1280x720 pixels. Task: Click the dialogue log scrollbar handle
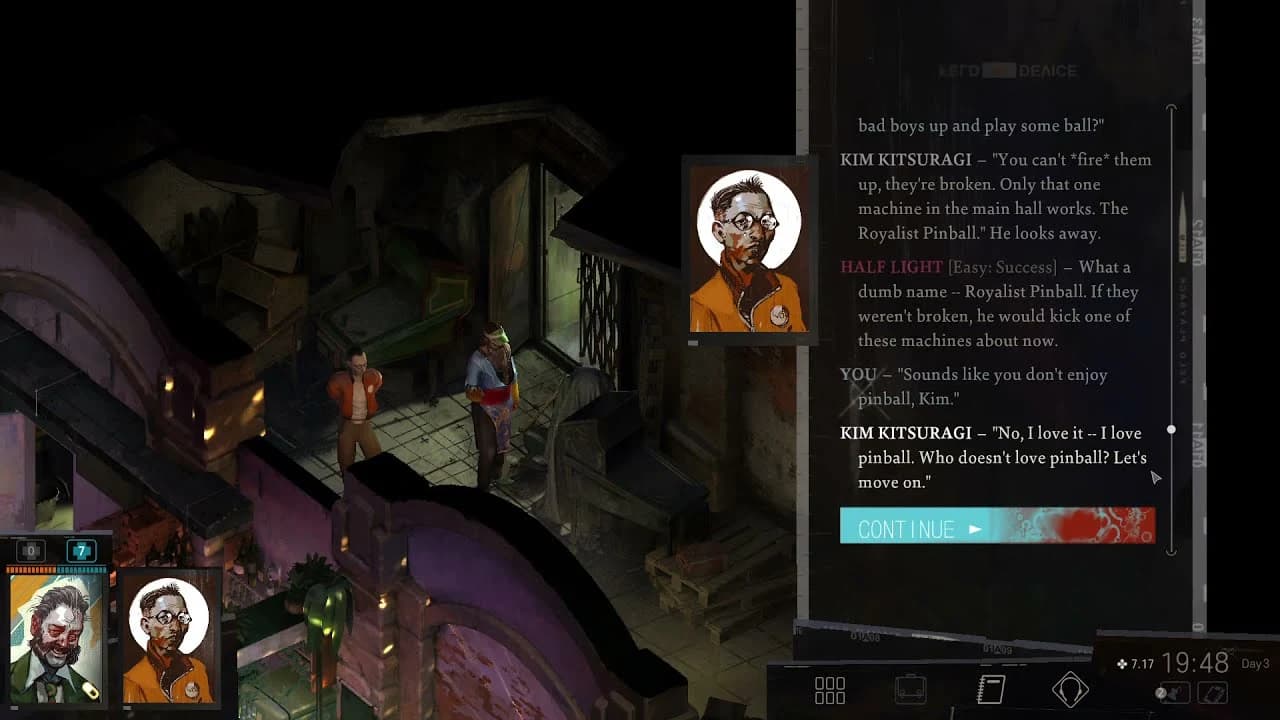pos(1171,430)
